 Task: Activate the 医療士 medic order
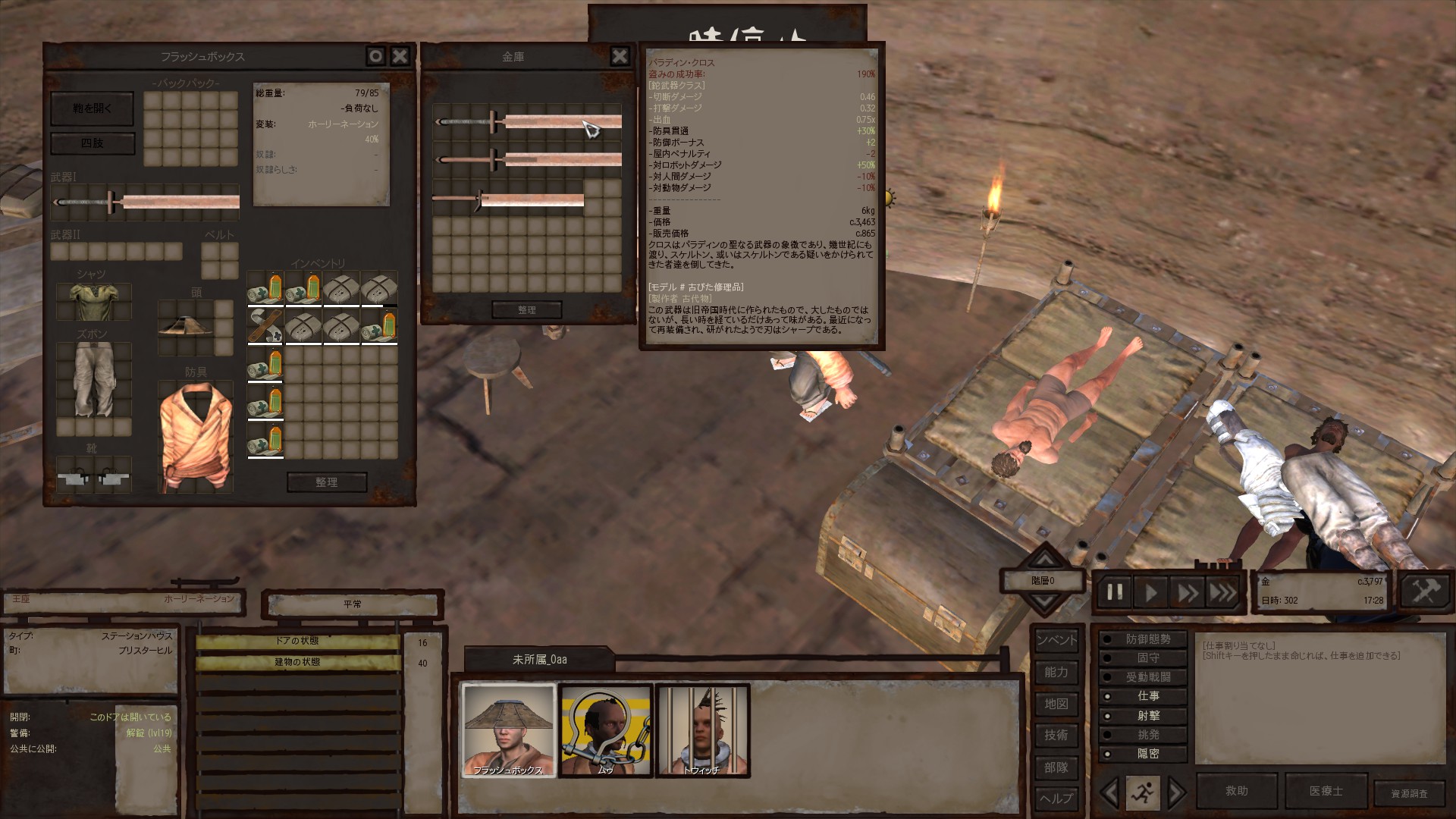(x=1326, y=790)
